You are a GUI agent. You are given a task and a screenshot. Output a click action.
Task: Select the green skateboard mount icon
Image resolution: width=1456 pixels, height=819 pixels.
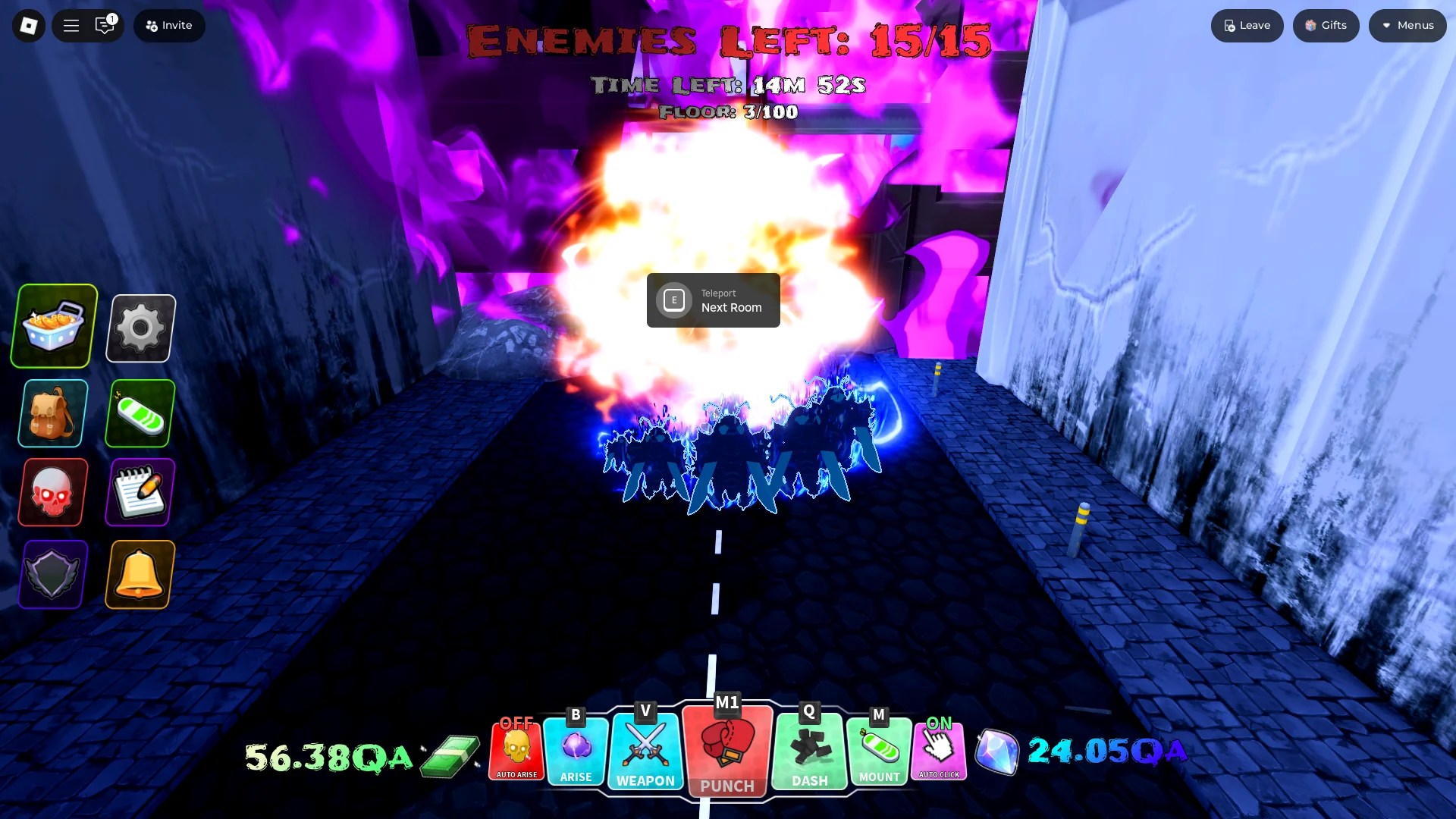click(139, 413)
